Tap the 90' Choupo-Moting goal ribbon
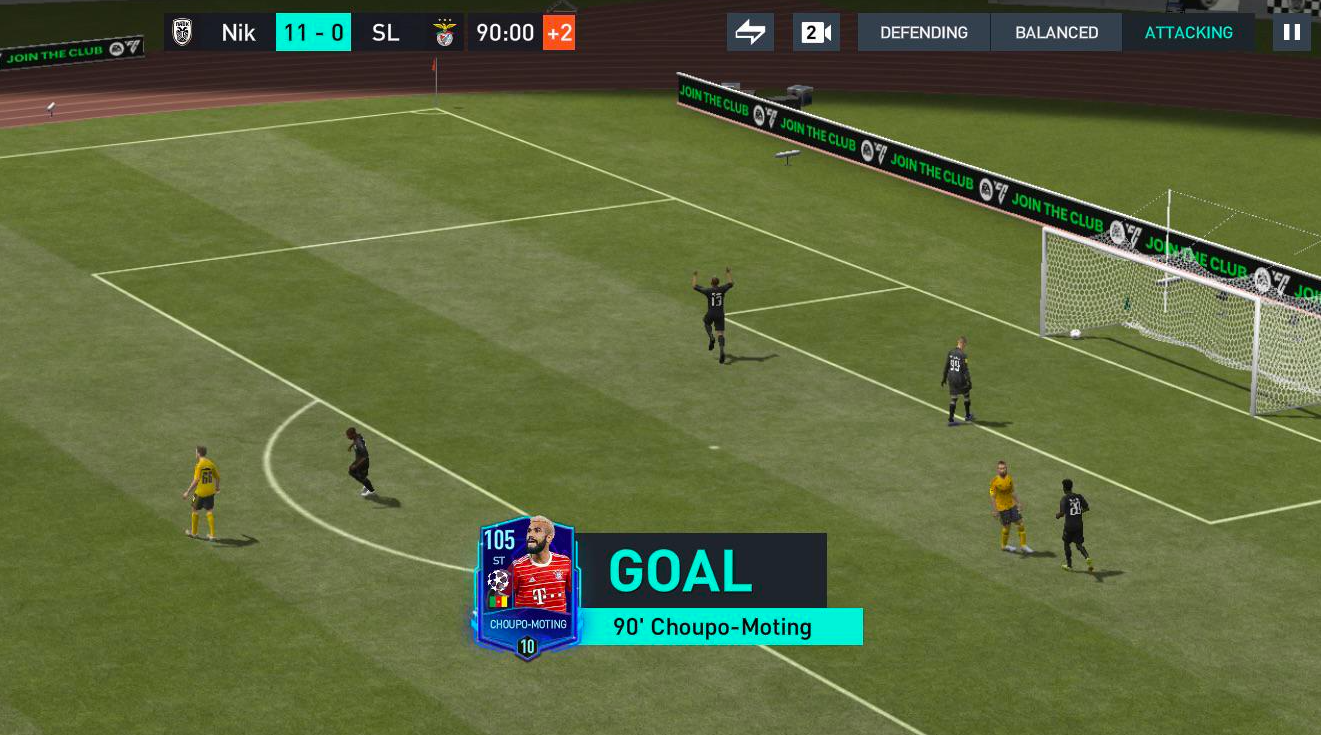This screenshot has height=735, width=1321. (711, 626)
